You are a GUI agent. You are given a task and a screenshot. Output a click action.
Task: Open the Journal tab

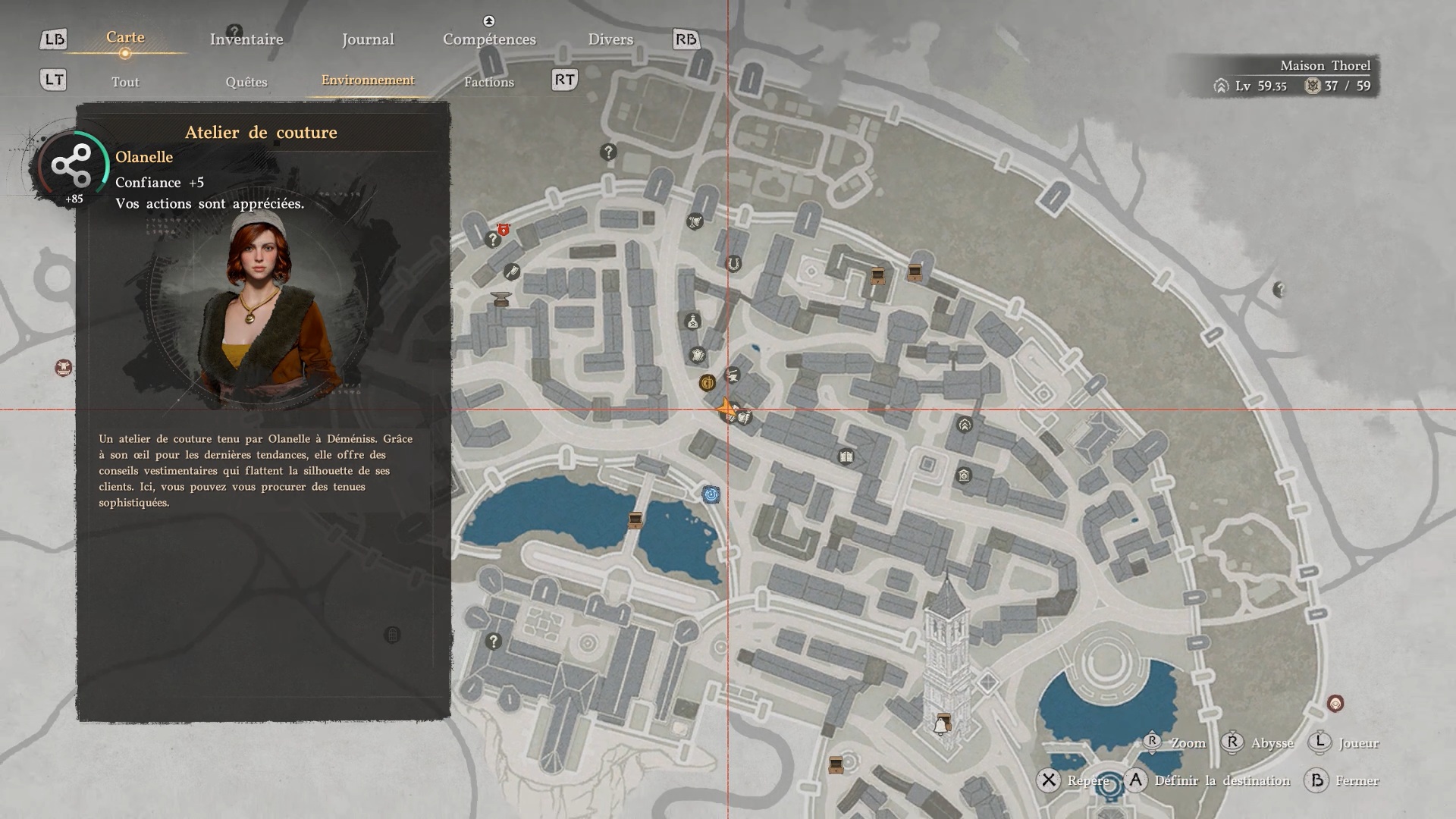[368, 39]
